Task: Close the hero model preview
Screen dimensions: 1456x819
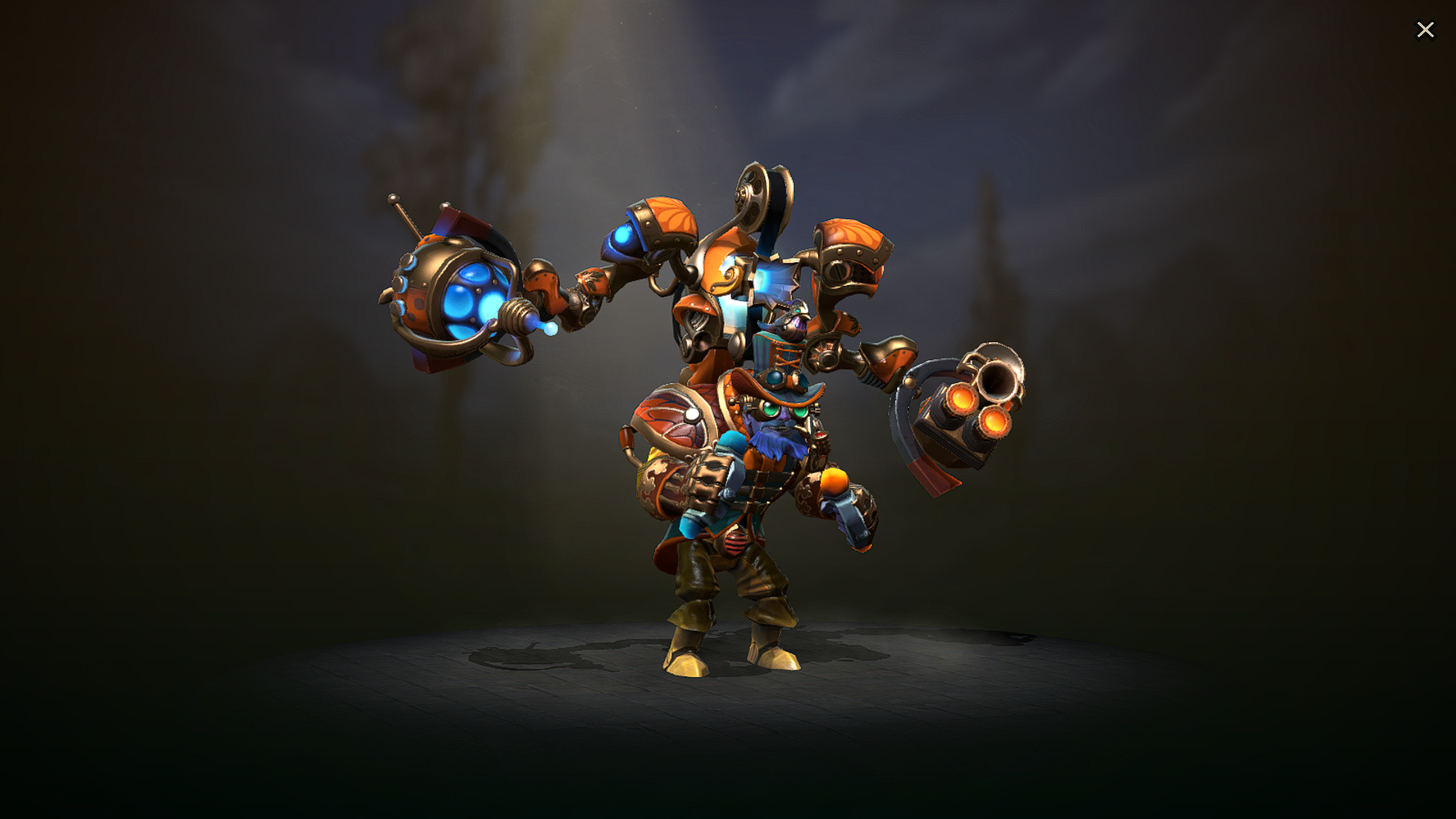Action: 1426,30
